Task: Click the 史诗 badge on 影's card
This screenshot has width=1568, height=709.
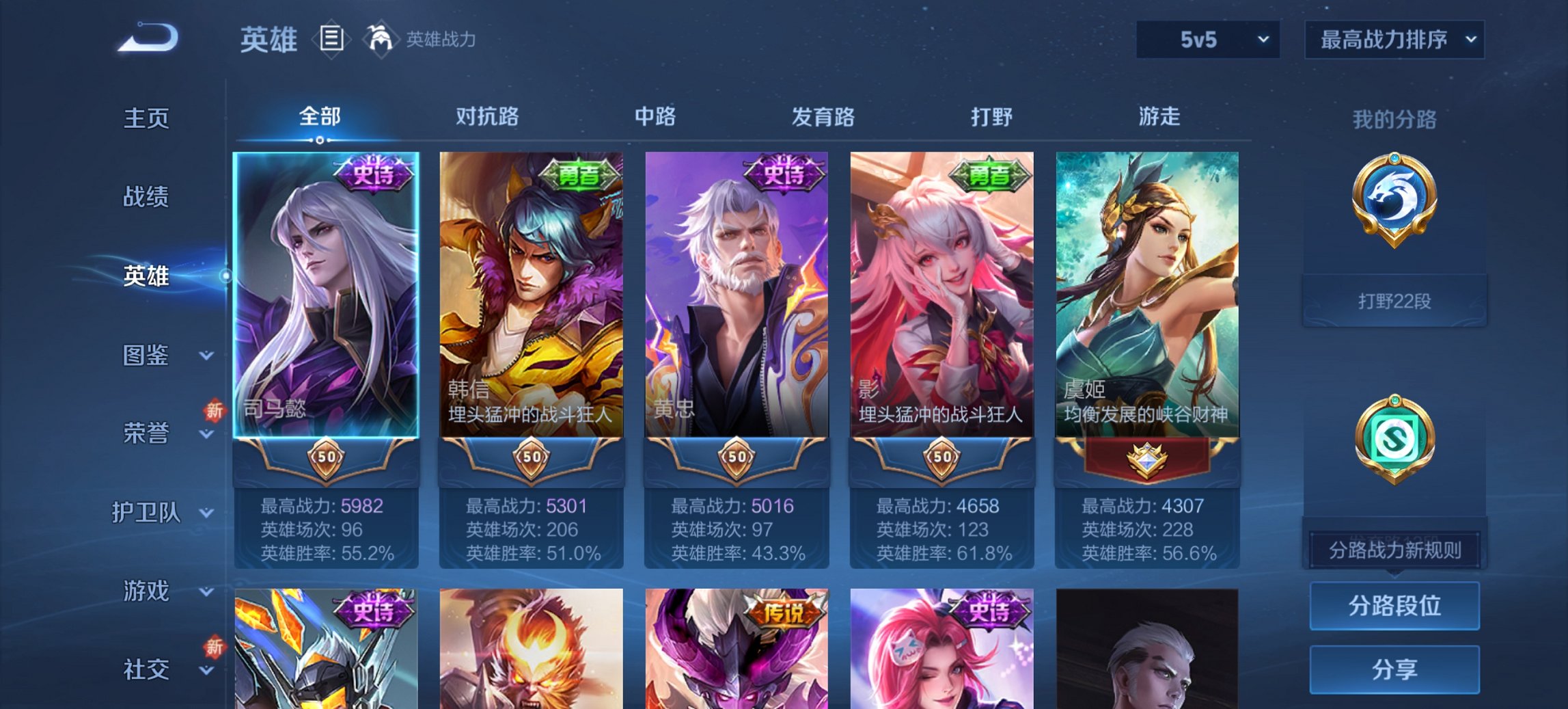Action: pyautogui.click(x=989, y=174)
